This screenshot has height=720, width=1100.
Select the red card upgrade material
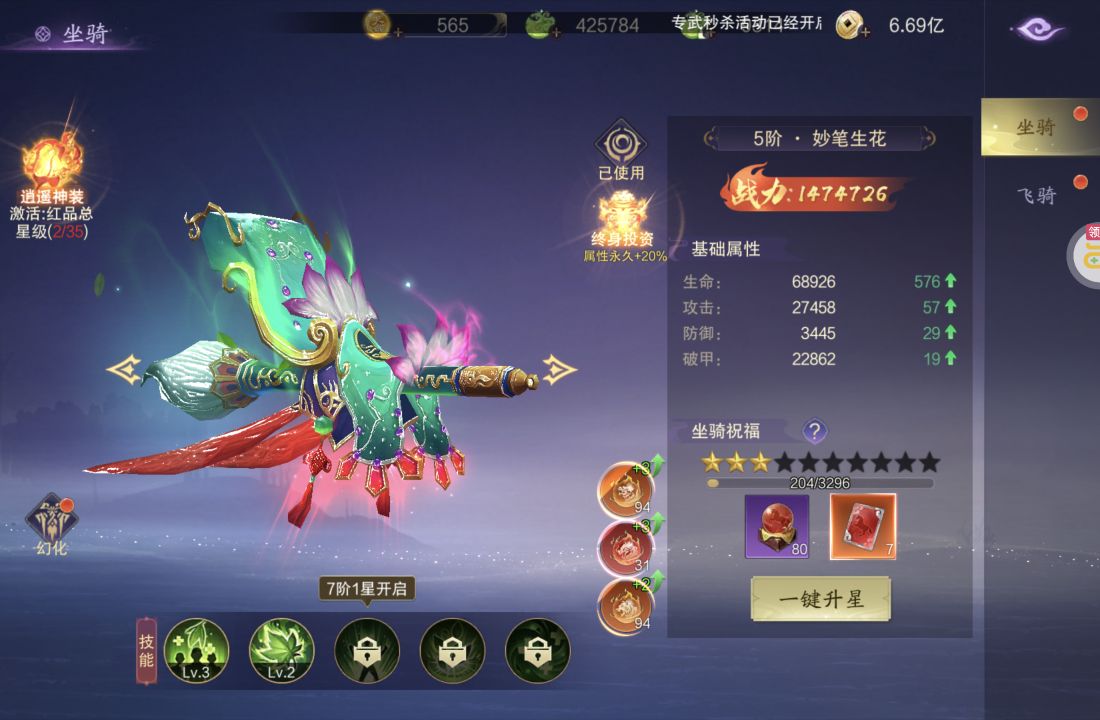click(863, 526)
